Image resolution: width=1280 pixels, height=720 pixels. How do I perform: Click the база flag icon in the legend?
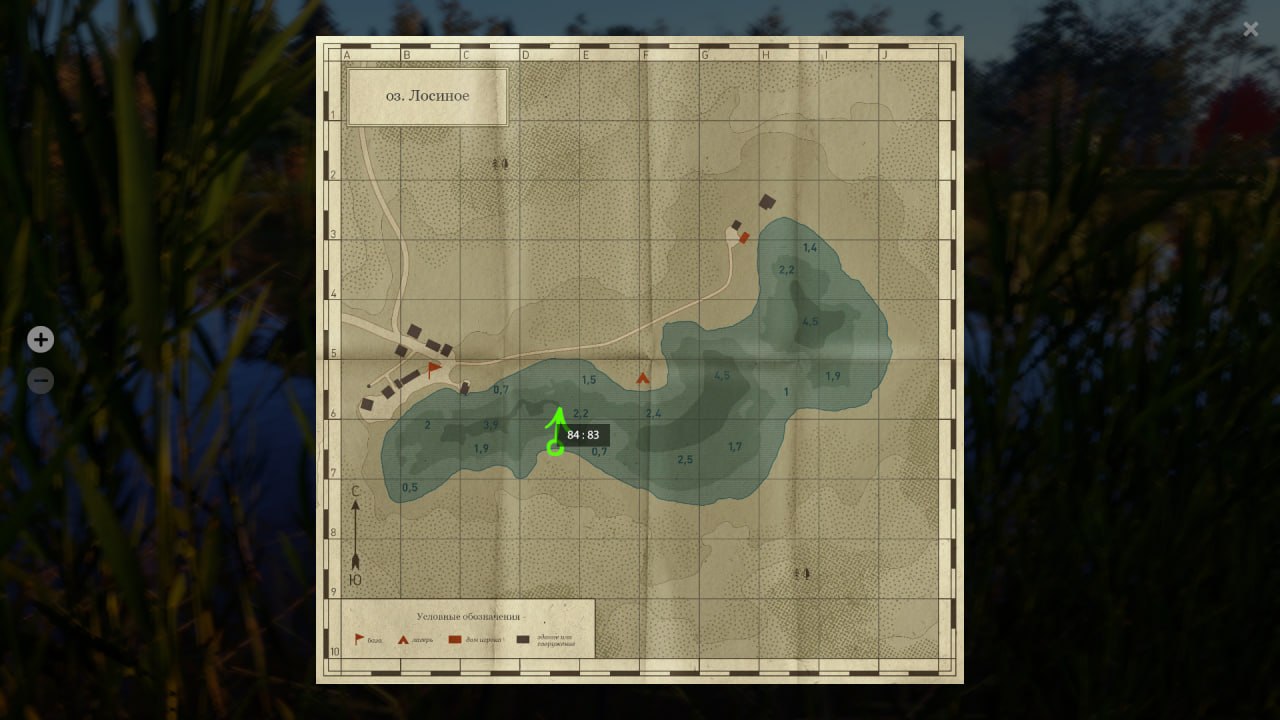(x=358, y=638)
